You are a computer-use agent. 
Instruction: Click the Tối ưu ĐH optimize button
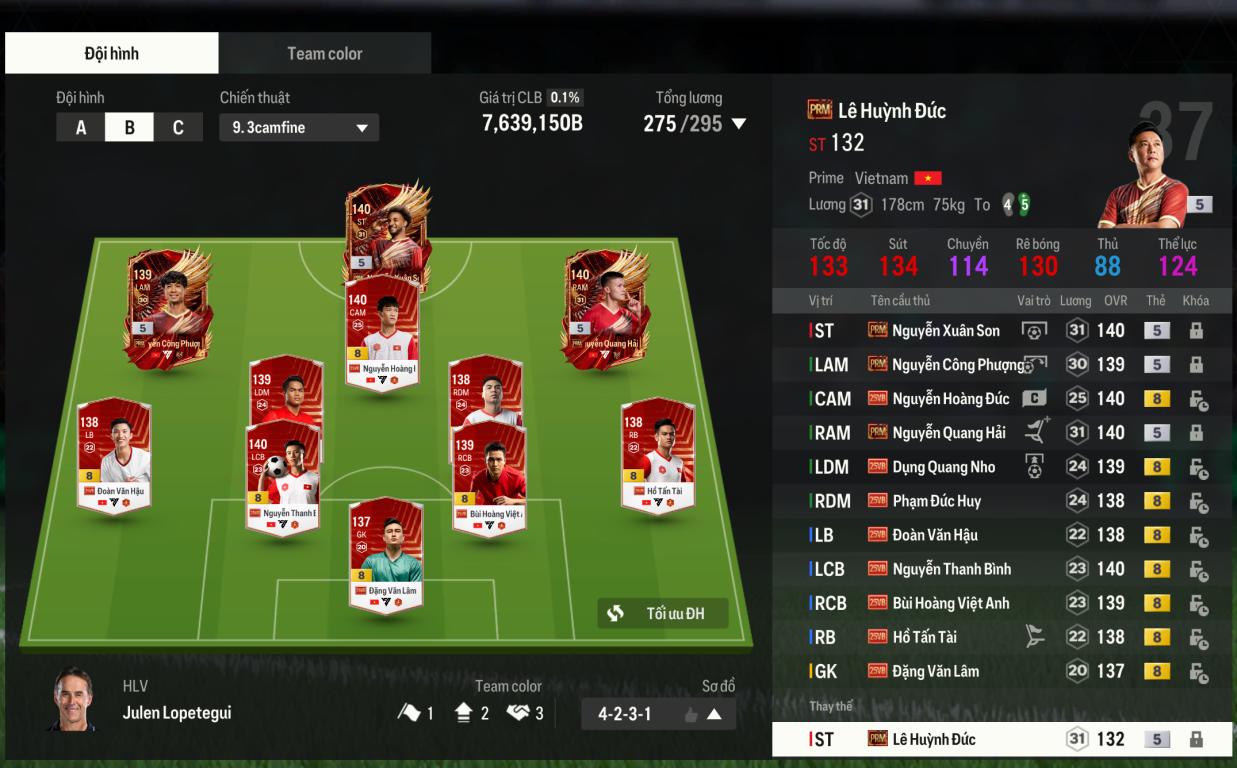662,613
